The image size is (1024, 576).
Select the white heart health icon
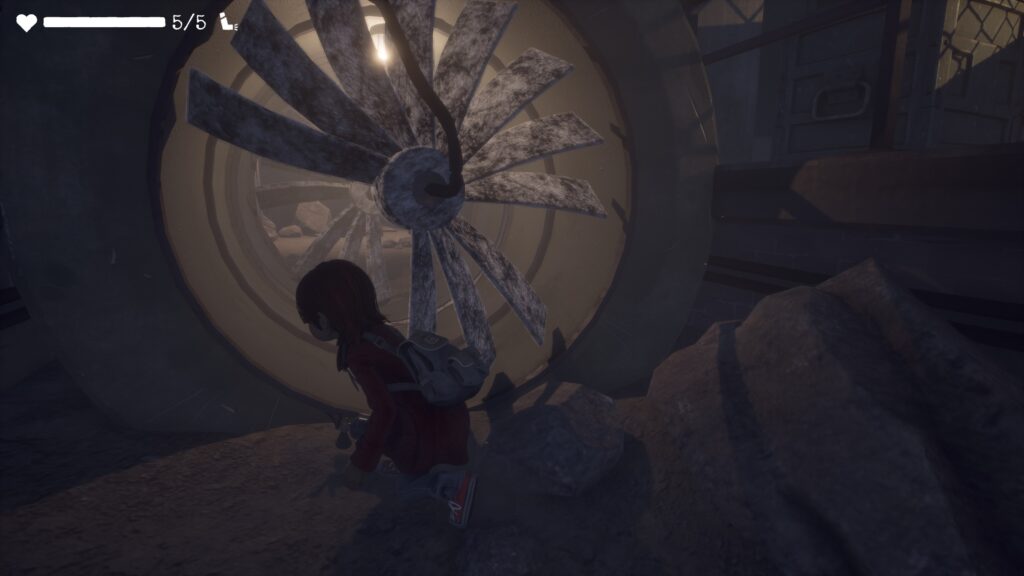pyautogui.click(x=26, y=22)
